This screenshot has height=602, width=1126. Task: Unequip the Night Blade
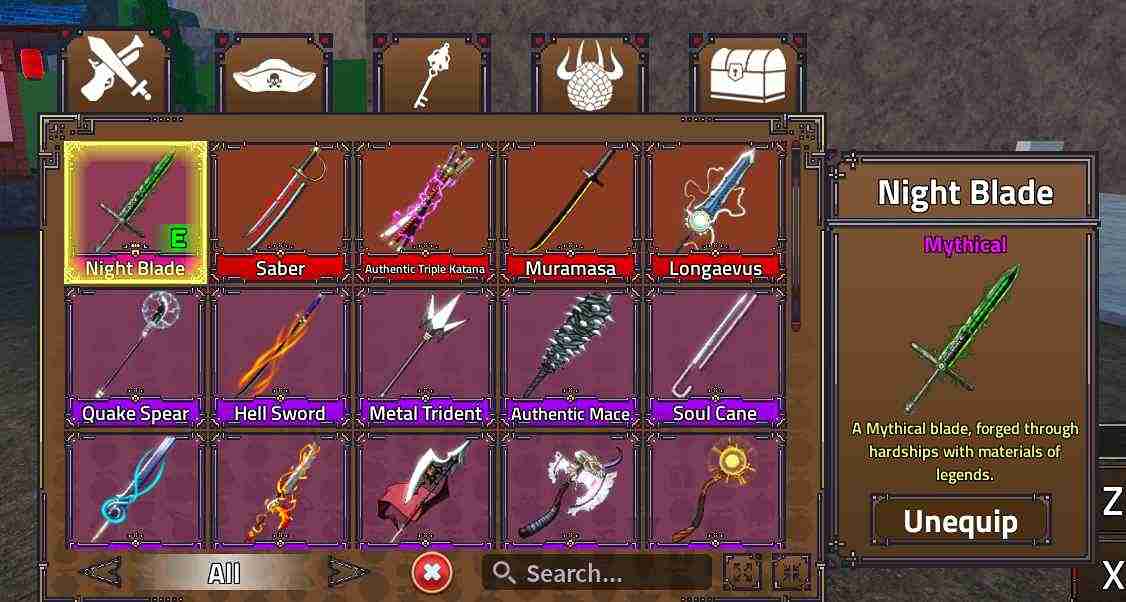(x=960, y=521)
